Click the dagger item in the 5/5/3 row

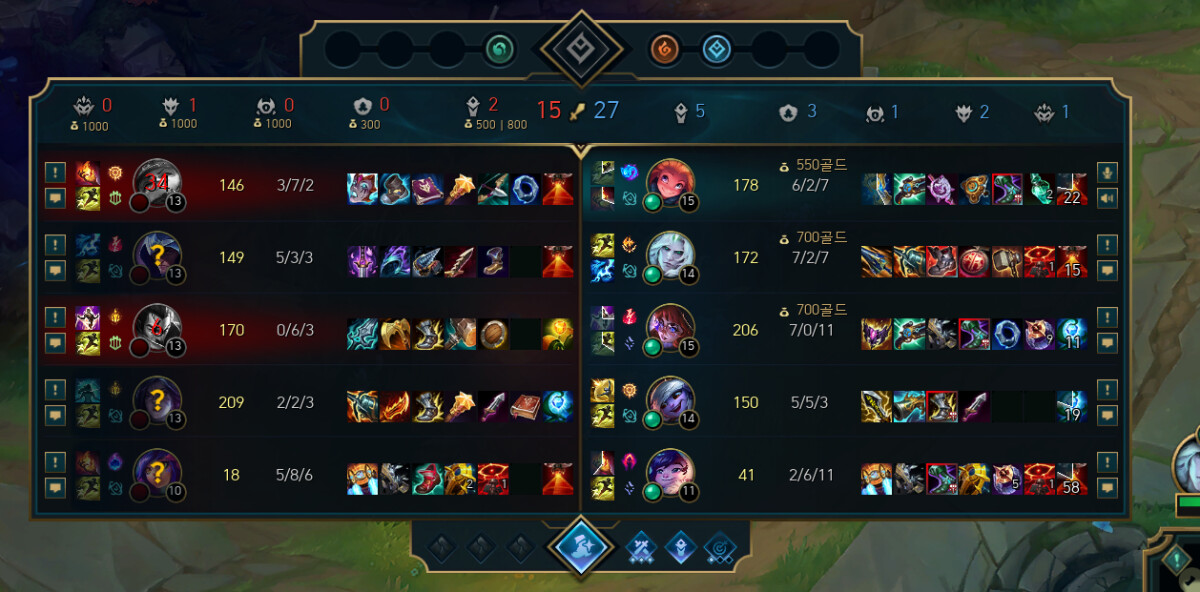(973, 405)
